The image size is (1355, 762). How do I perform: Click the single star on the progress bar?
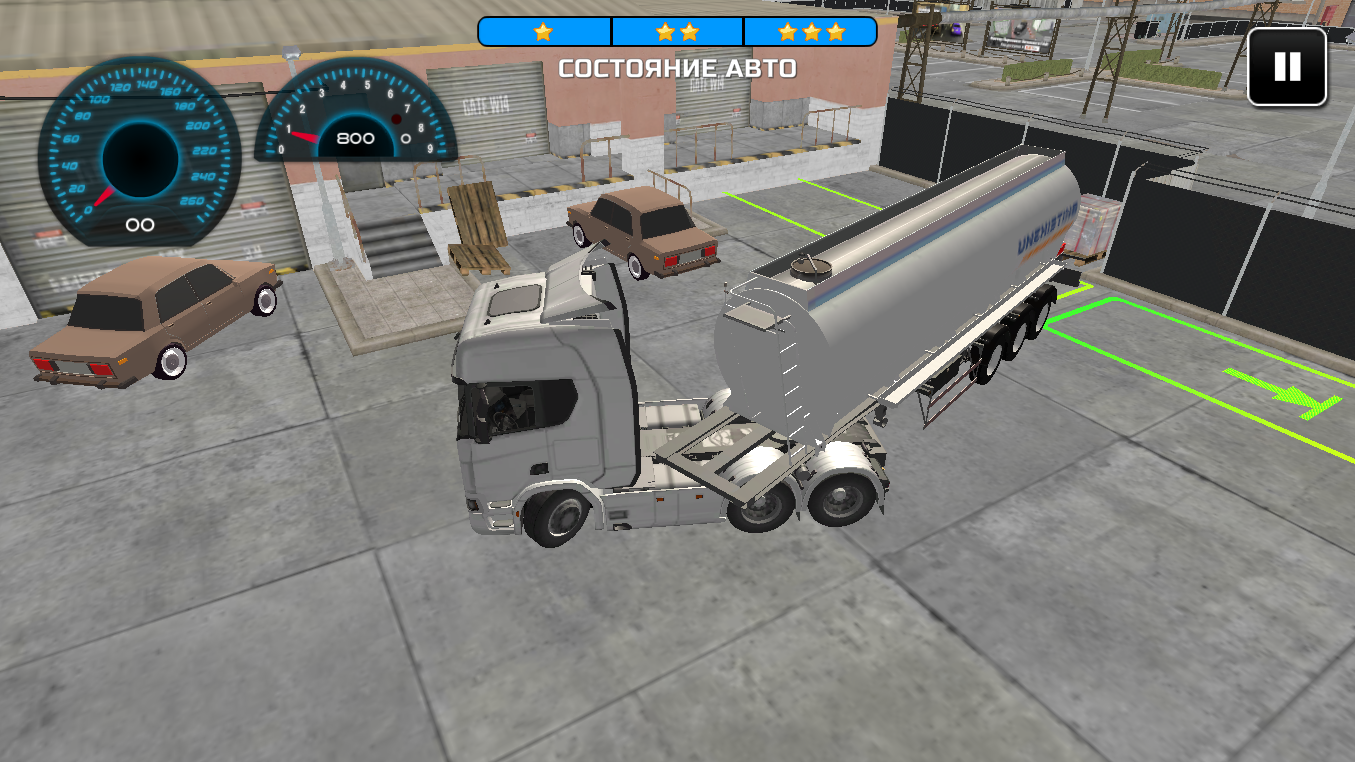541,31
